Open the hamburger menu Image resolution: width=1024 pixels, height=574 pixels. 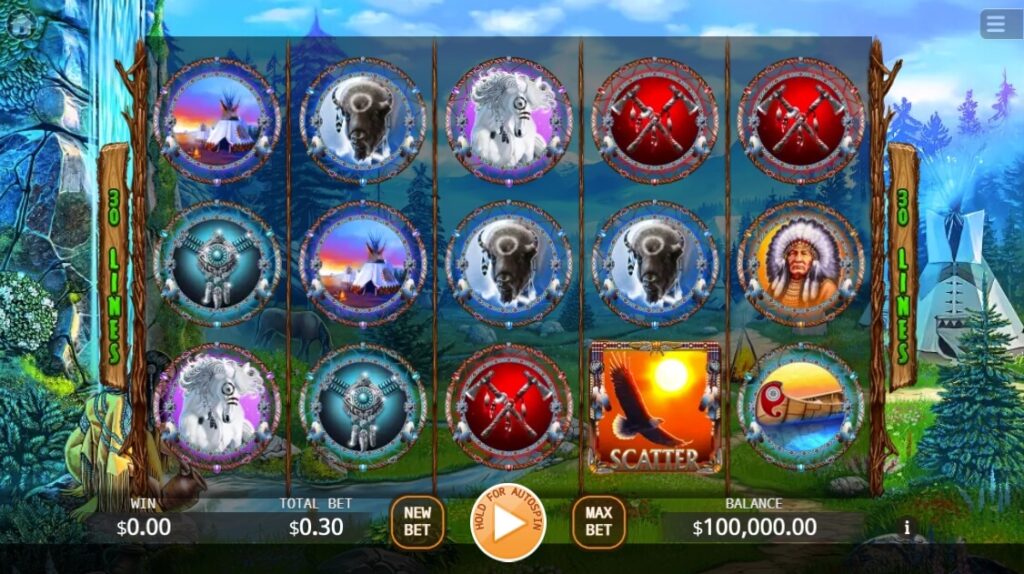[1001, 24]
